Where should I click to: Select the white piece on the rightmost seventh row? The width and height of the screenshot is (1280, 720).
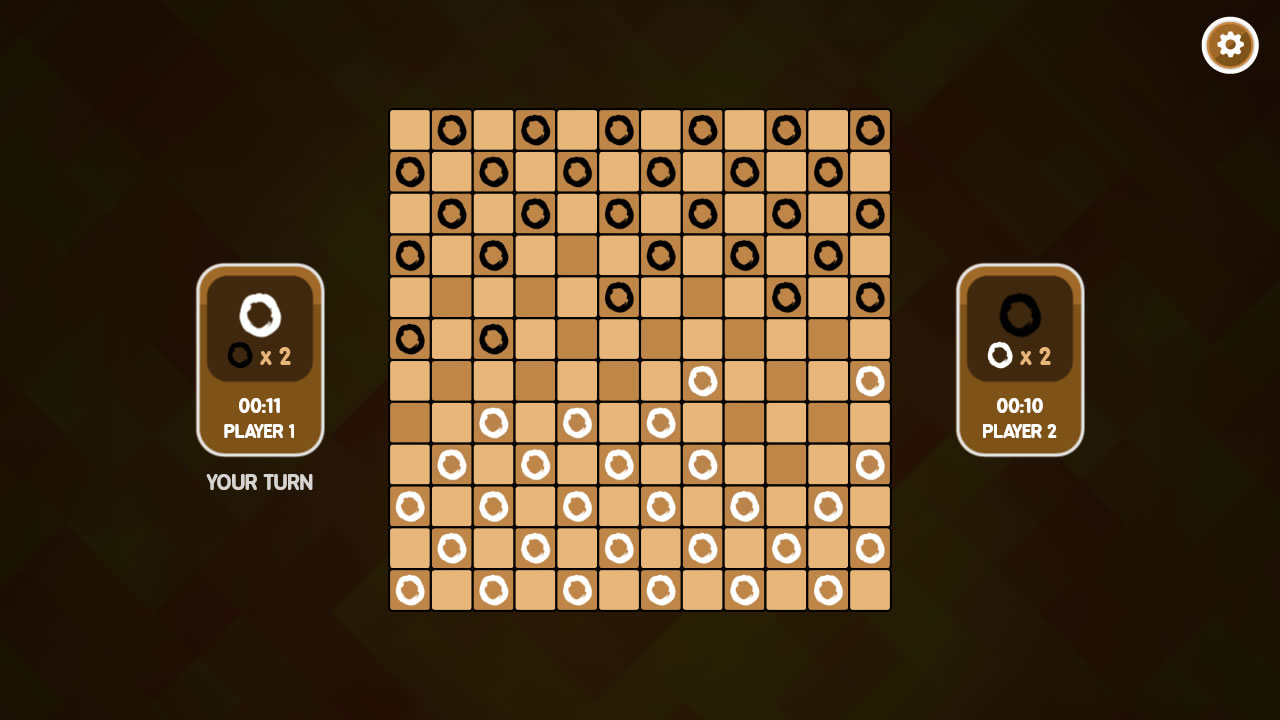[869, 380]
